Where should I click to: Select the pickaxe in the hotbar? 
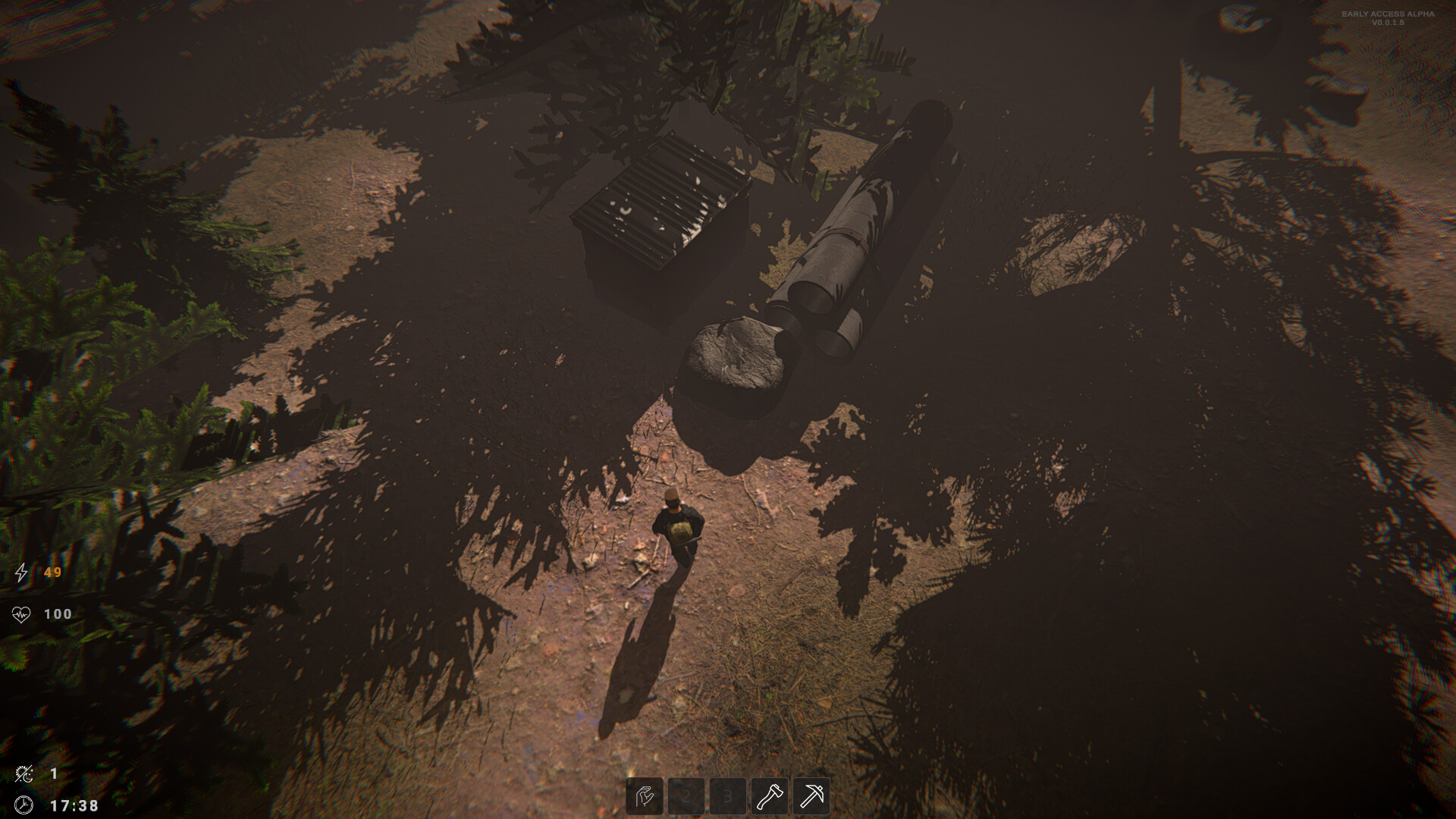[x=811, y=796]
